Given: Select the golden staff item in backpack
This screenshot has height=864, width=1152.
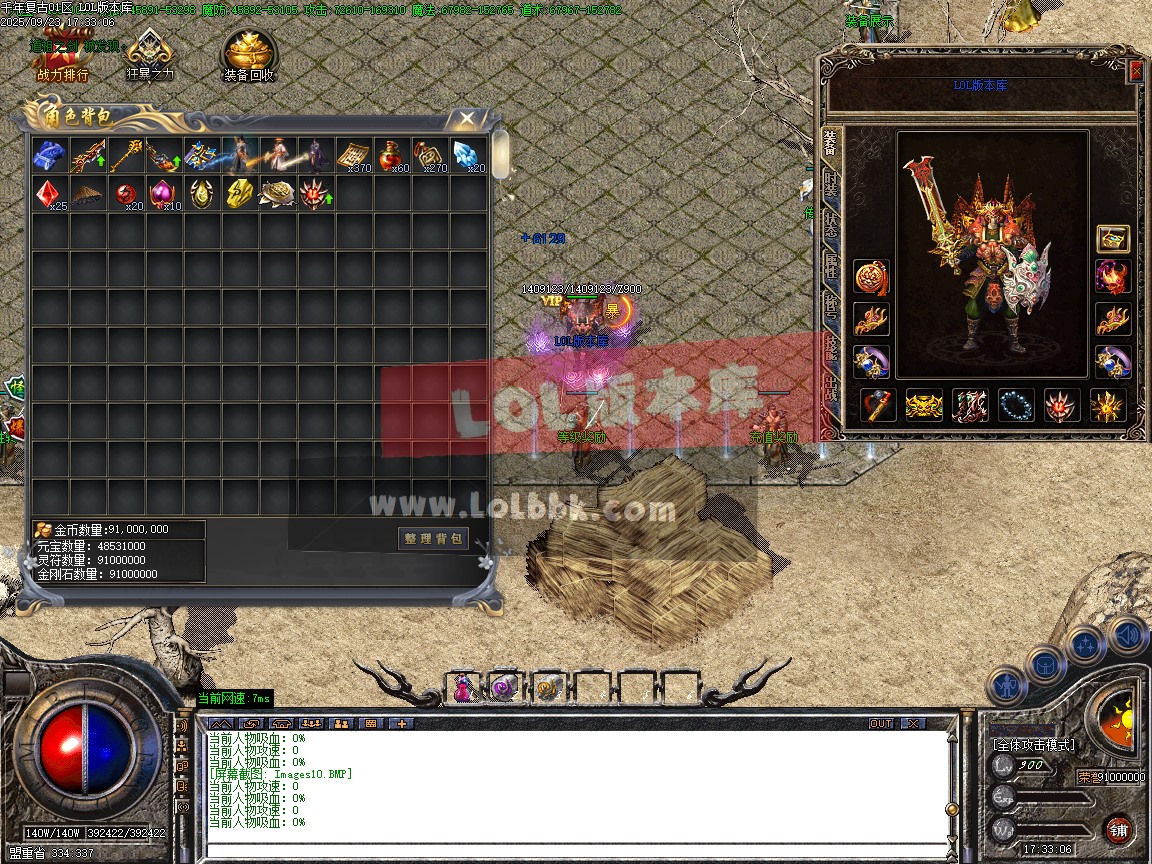Looking at the screenshot, I should pyautogui.click(x=126, y=156).
